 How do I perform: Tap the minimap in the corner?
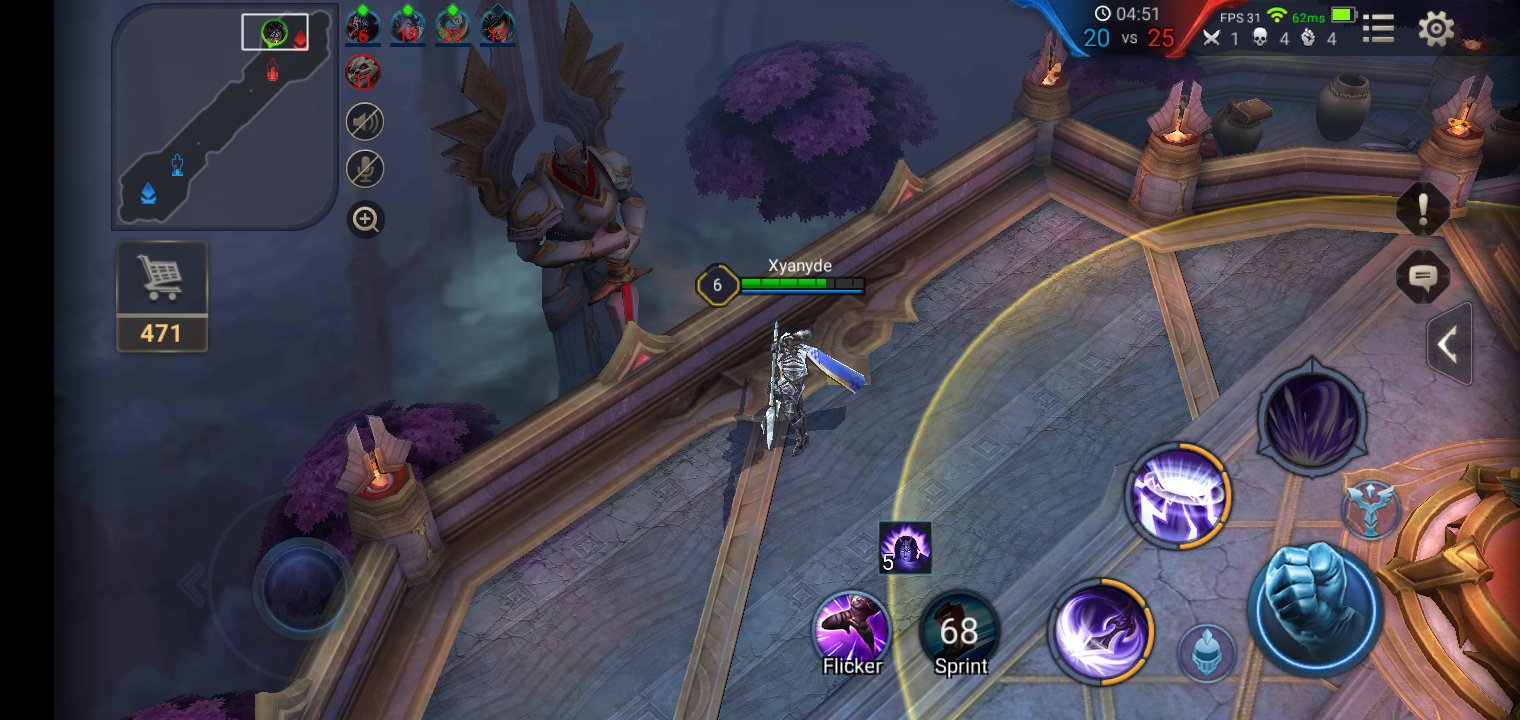[224, 115]
